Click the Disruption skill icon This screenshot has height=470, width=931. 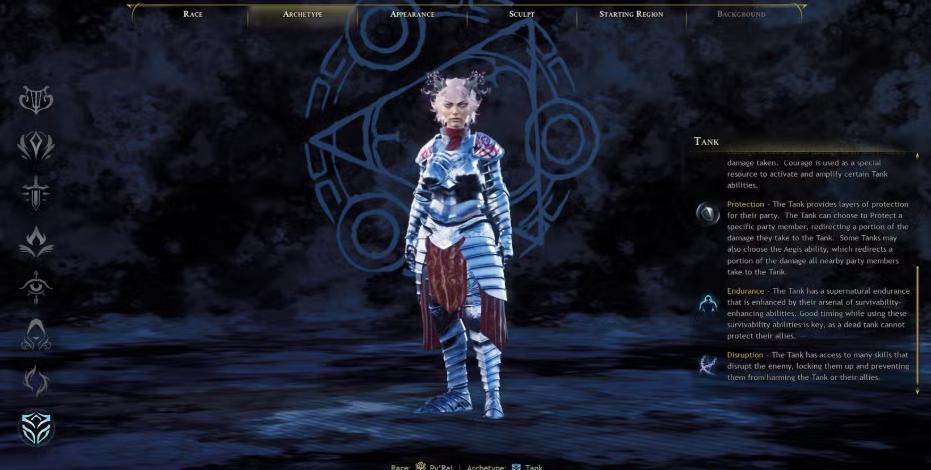pos(708,364)
